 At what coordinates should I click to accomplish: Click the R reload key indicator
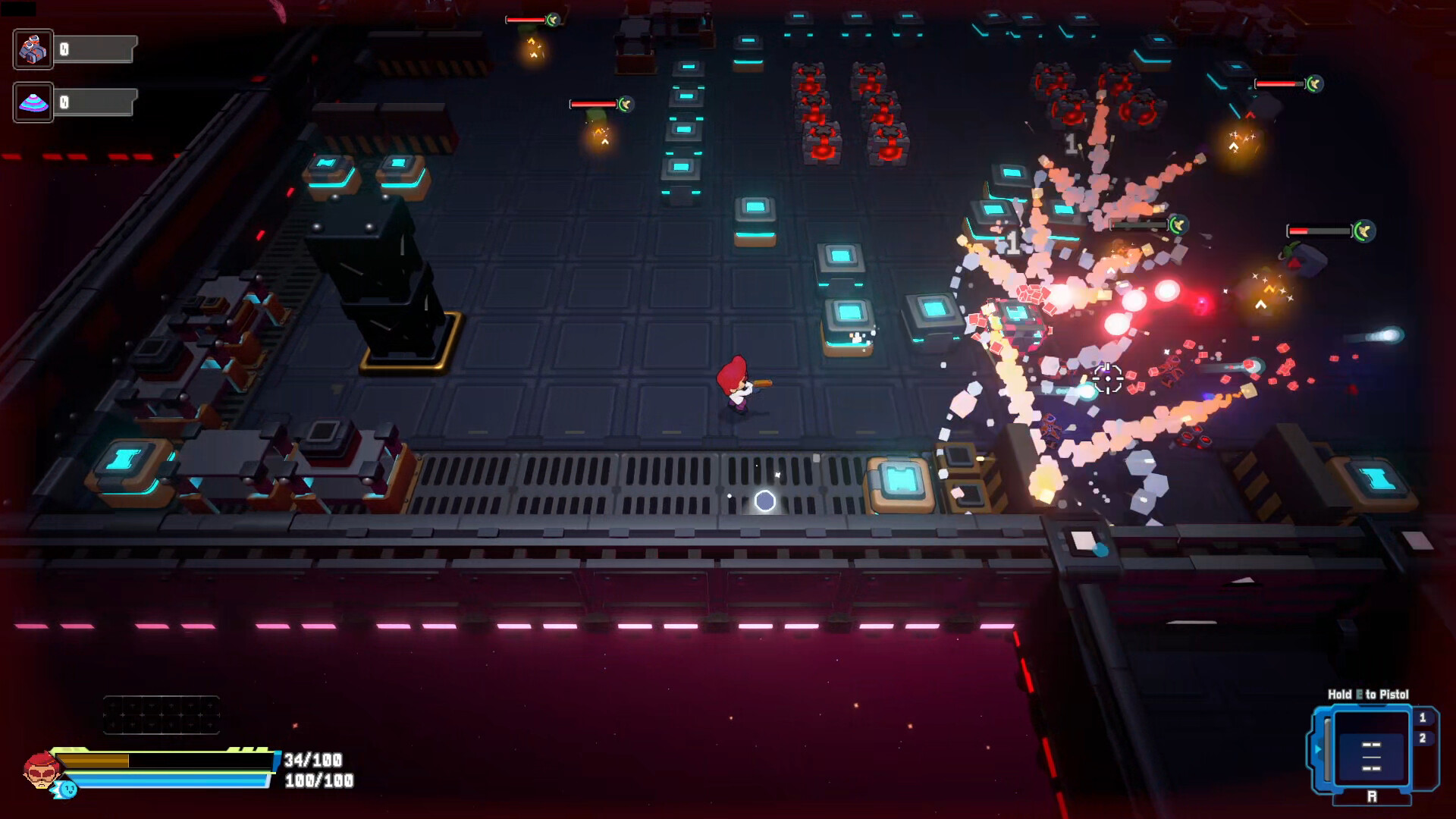coord(1374,795)
